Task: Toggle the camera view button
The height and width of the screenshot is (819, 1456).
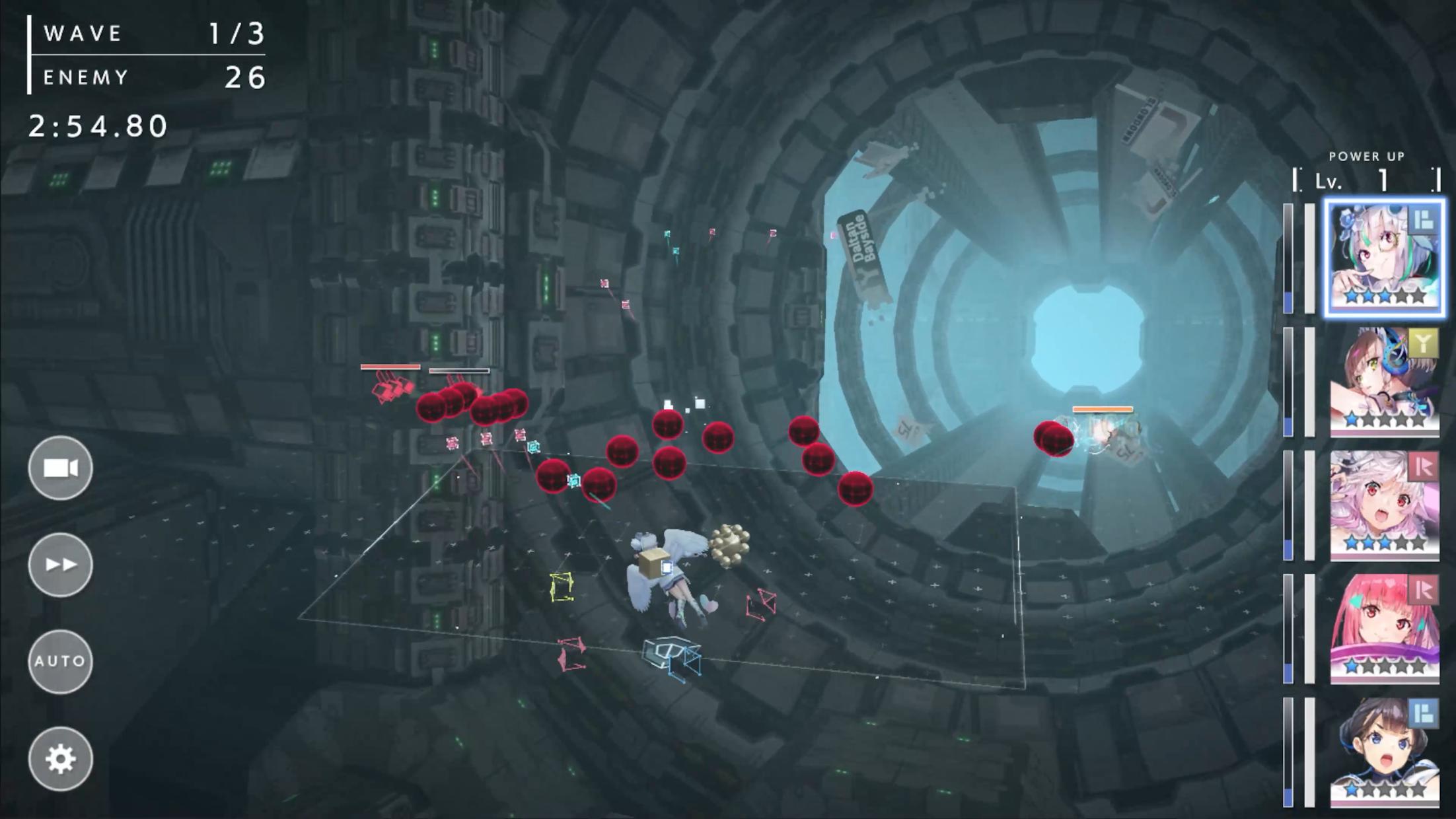Action: (60, 468)
